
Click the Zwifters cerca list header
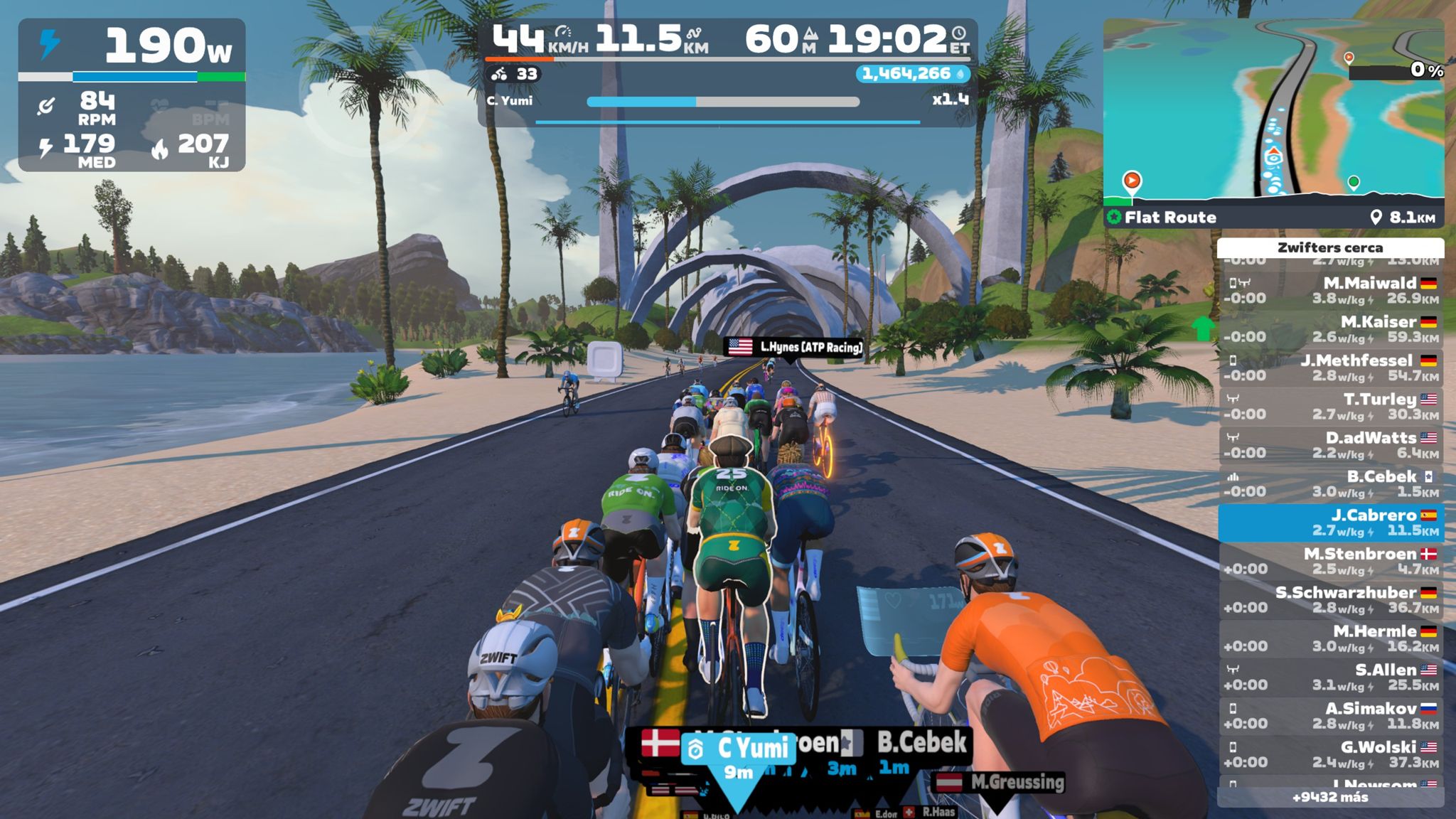(x=1330, y=247)
